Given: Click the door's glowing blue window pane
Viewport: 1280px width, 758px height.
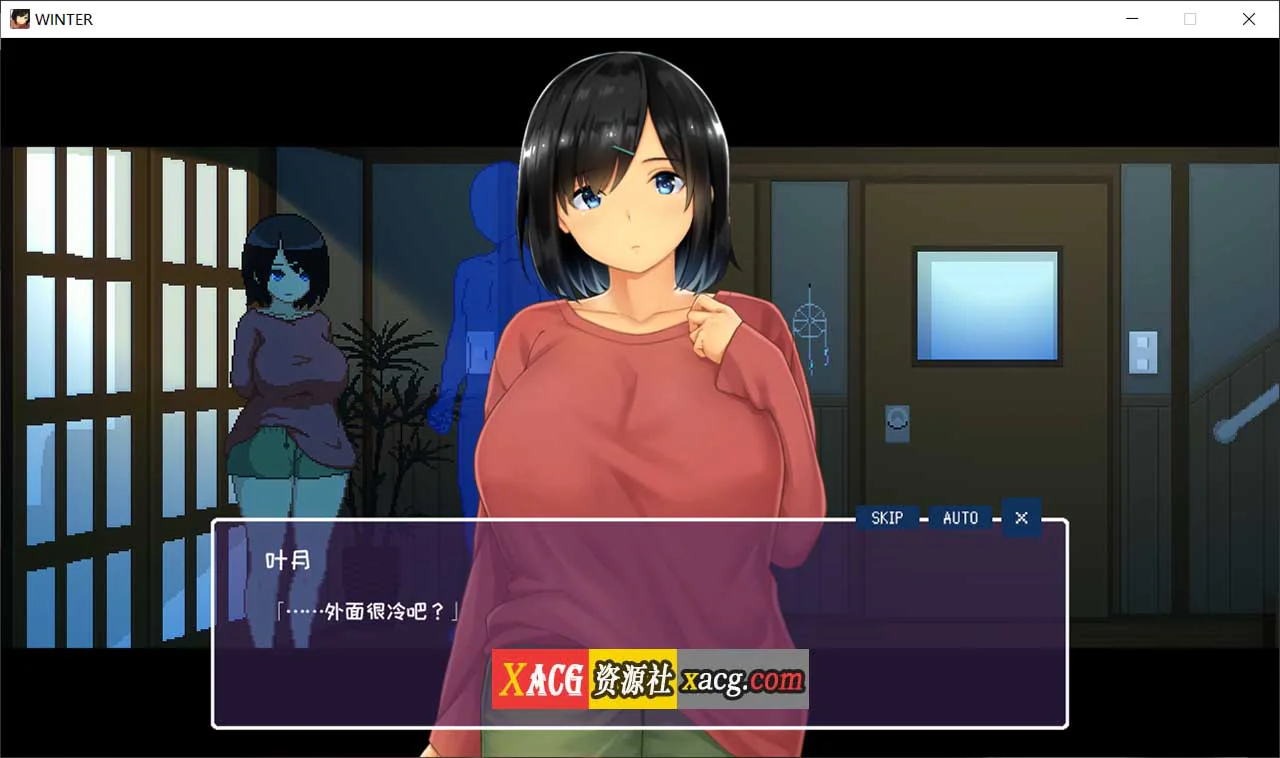Looking at the screenshot, I should 988,305.
